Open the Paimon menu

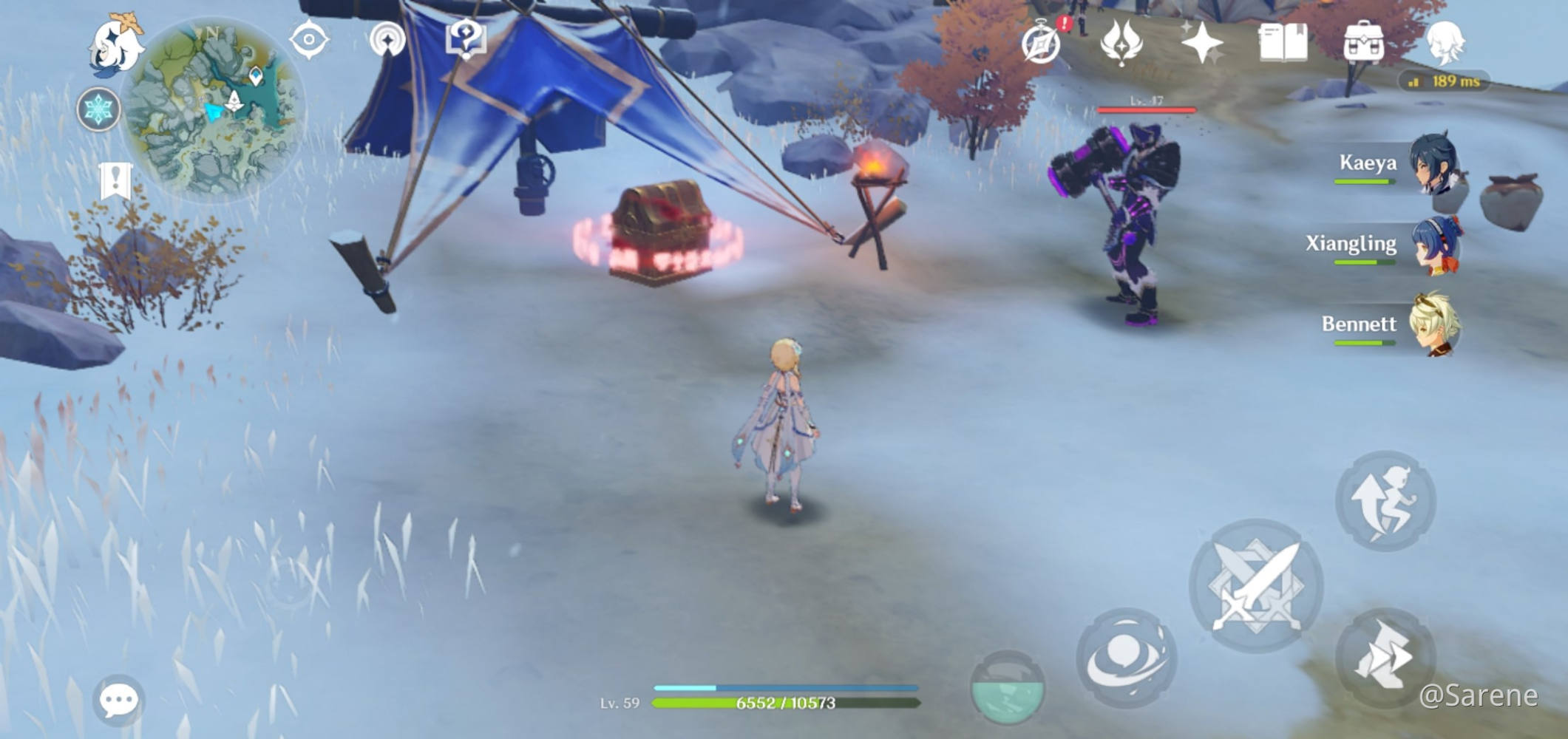point(117,46)
